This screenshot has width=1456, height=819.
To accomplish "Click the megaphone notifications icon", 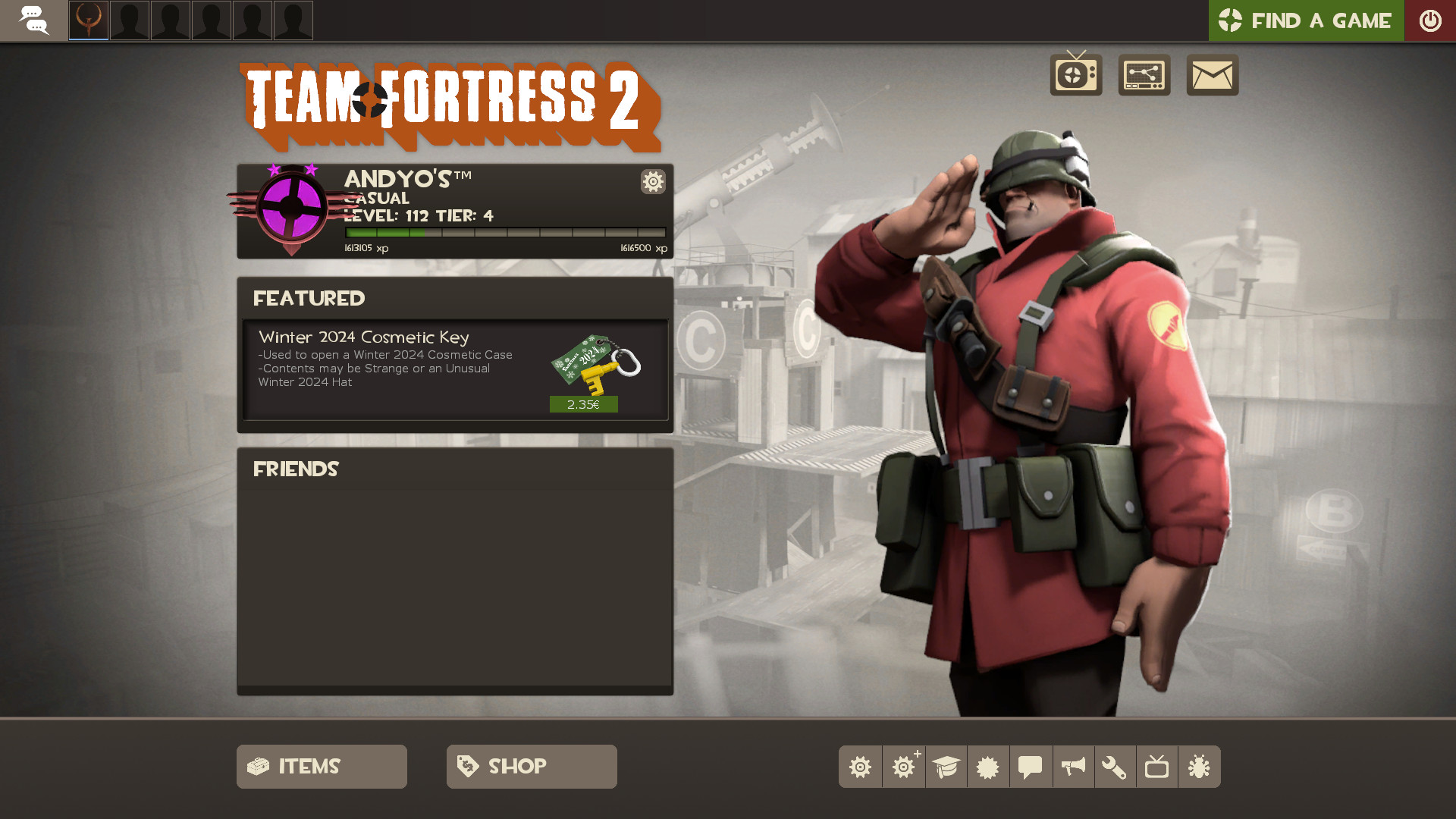I will pyautogui.click(x=1073, y=767).
